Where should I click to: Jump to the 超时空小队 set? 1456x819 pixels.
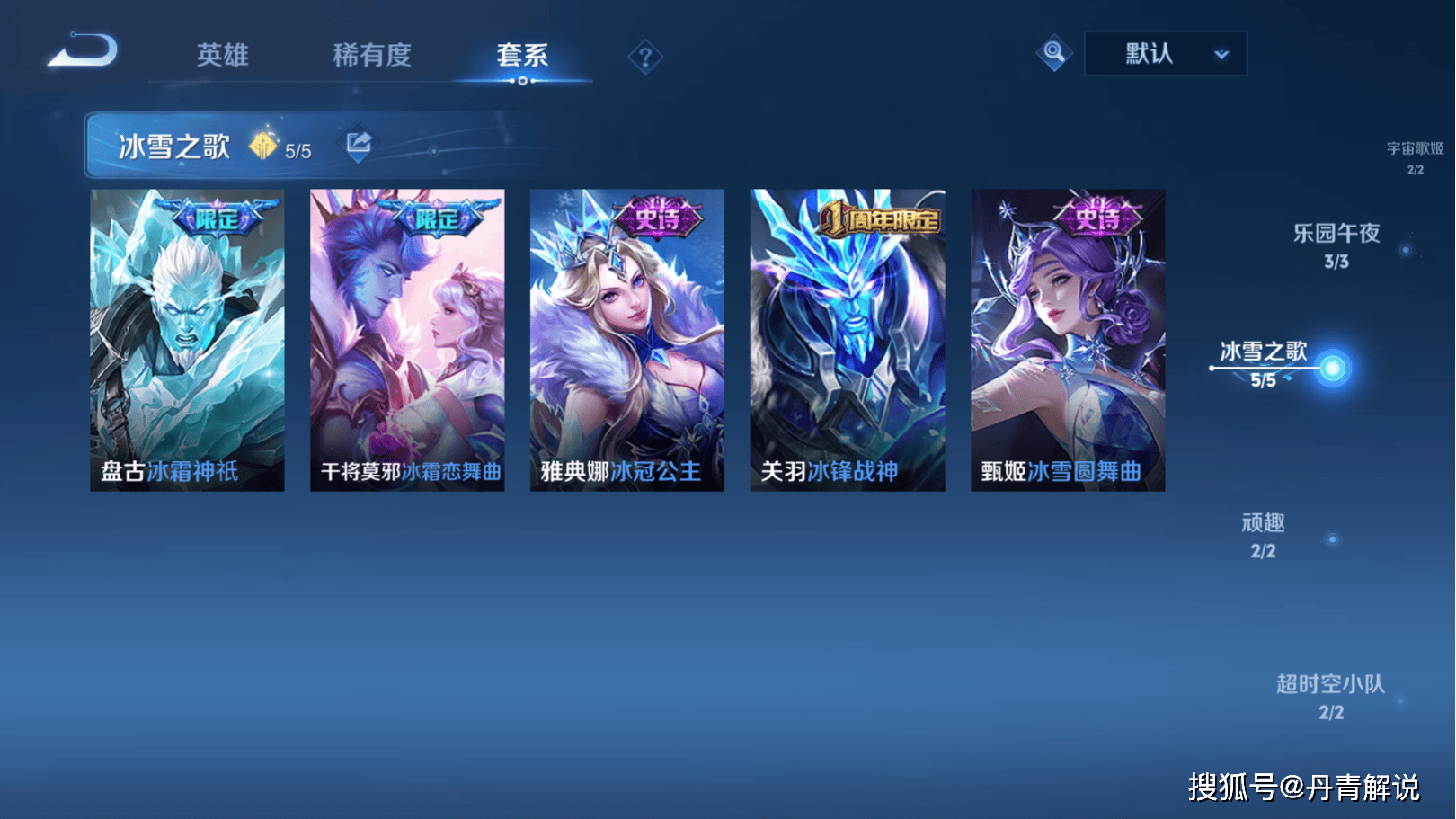[1331, 696]
